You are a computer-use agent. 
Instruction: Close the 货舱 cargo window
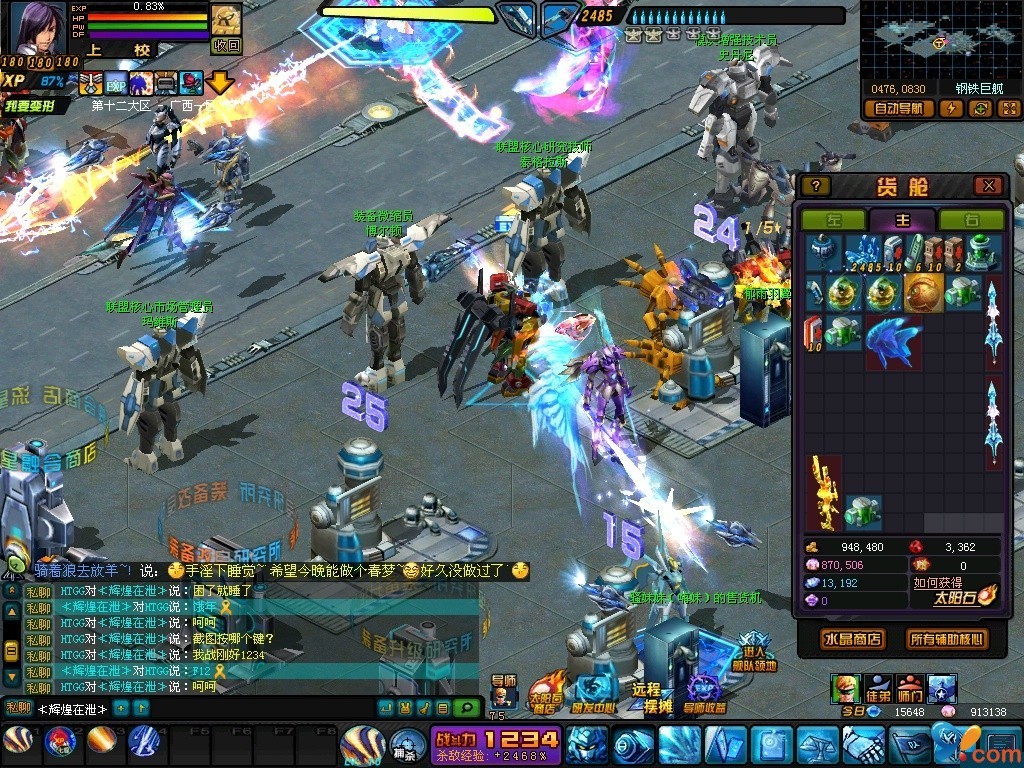pos(988,186)
